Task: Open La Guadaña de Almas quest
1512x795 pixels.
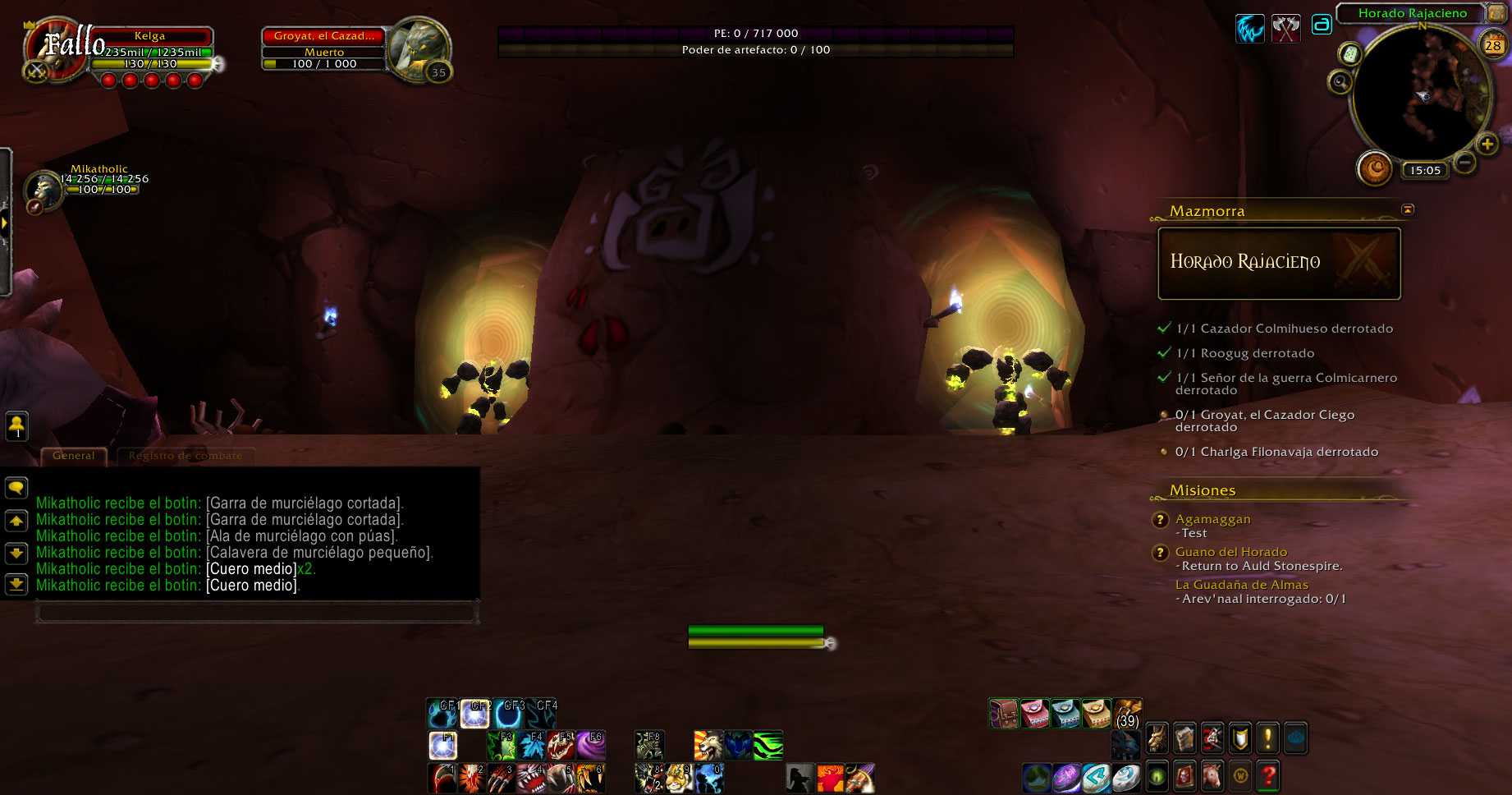Action: [1241, 585]
